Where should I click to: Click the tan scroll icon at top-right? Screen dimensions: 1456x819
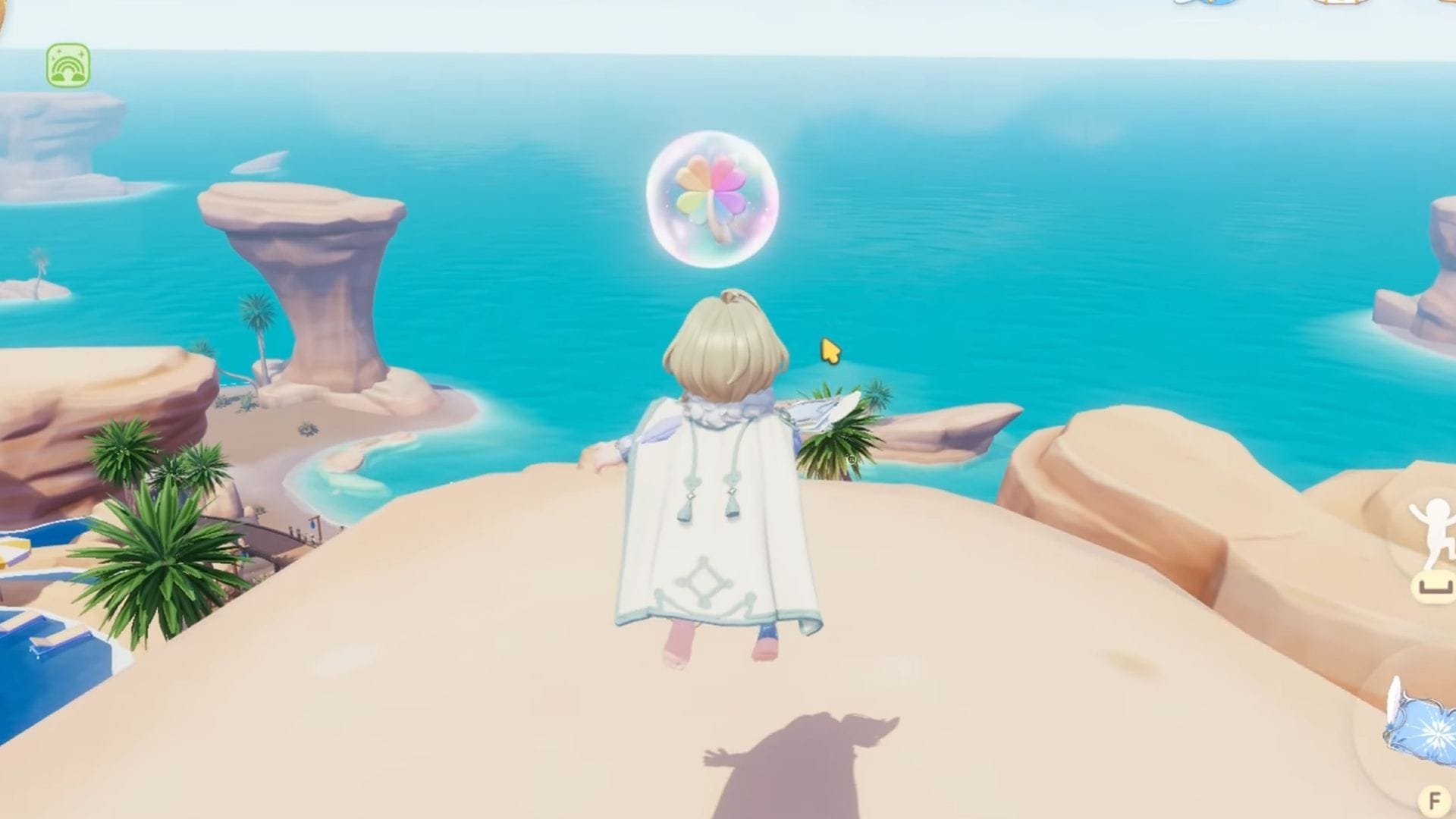click(x=1342, y=4)
